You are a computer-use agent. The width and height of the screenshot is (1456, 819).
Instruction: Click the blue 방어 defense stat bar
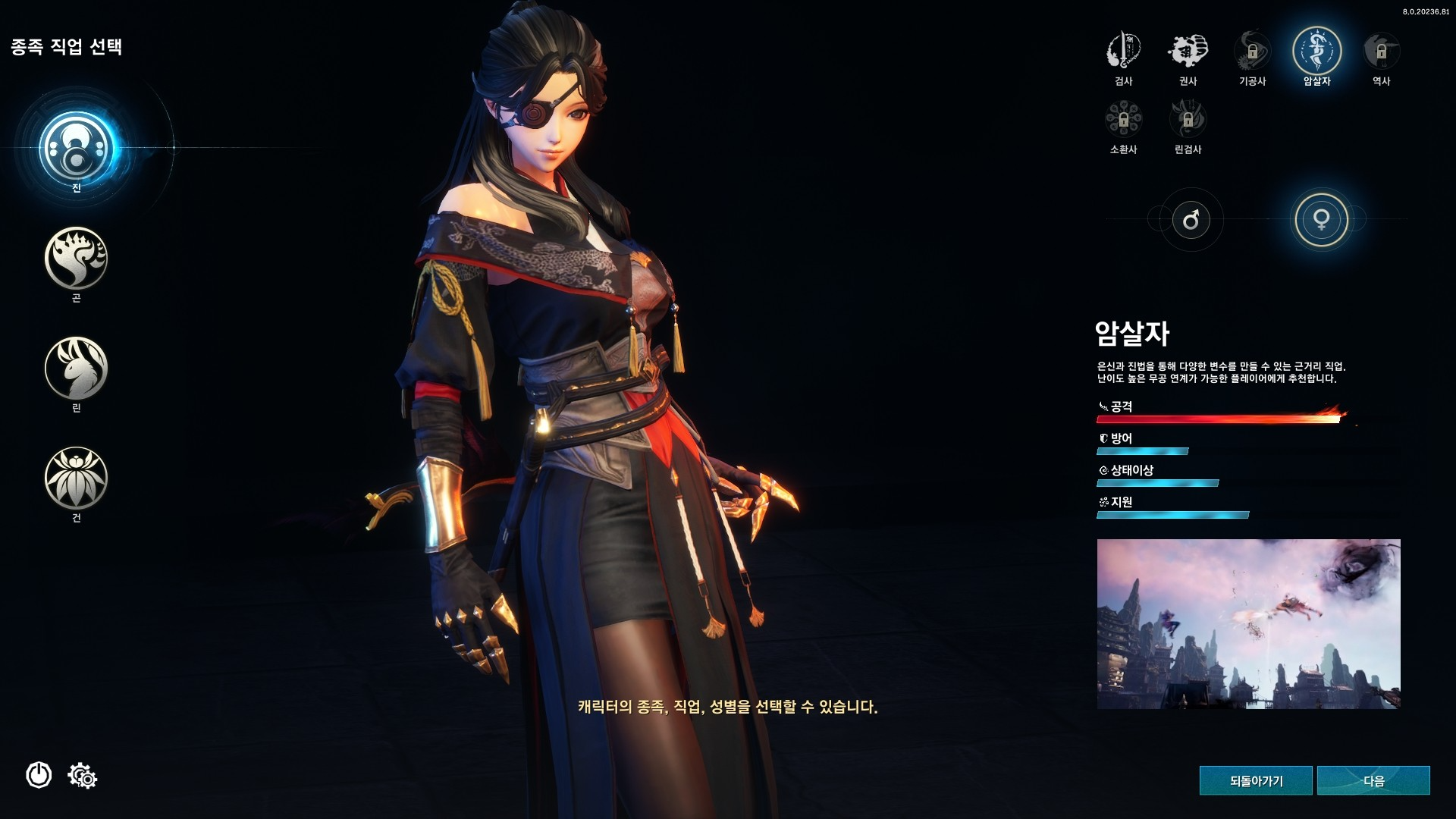coord(1141,450)
